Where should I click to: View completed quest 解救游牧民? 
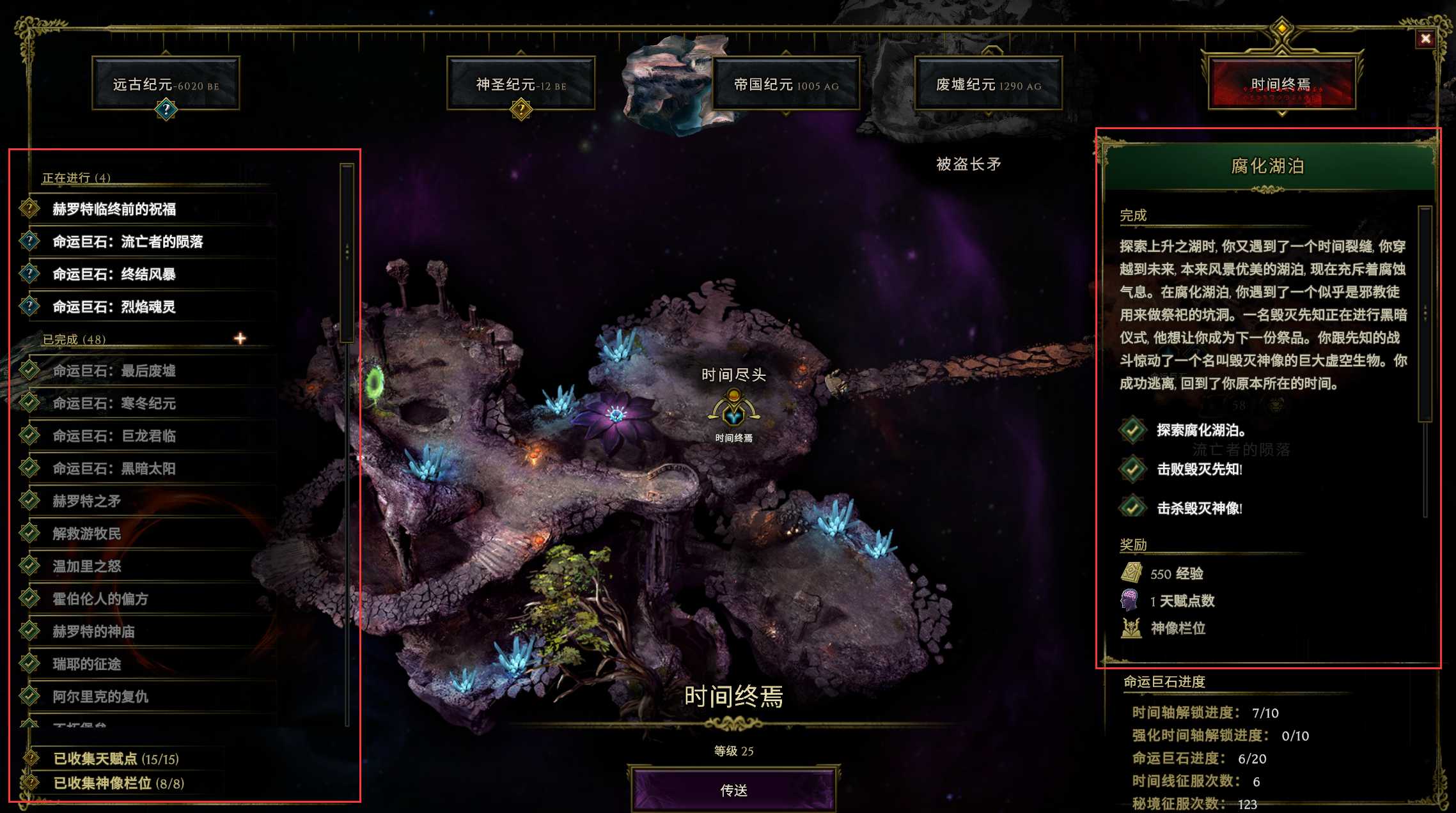87,534
